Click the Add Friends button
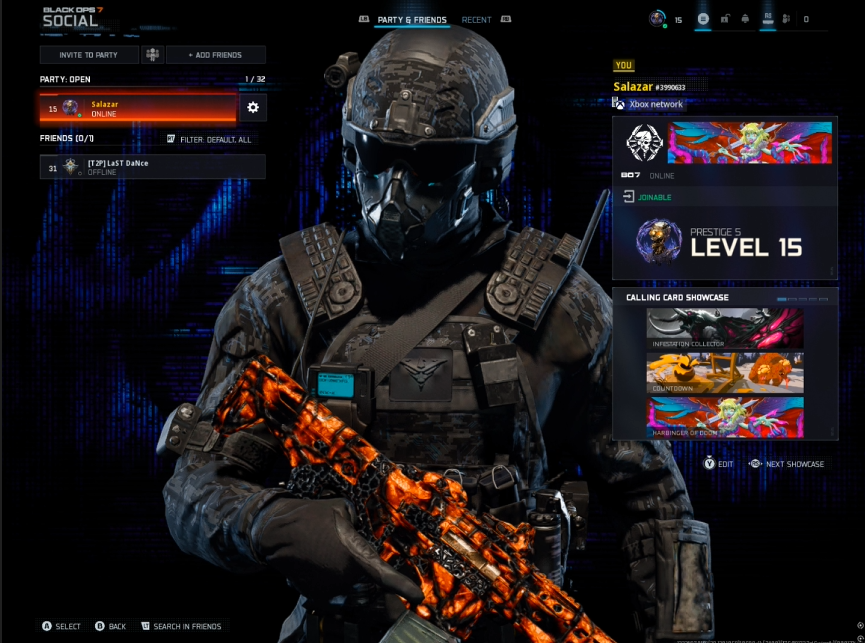865x643 pixels. tap(215, 55)
